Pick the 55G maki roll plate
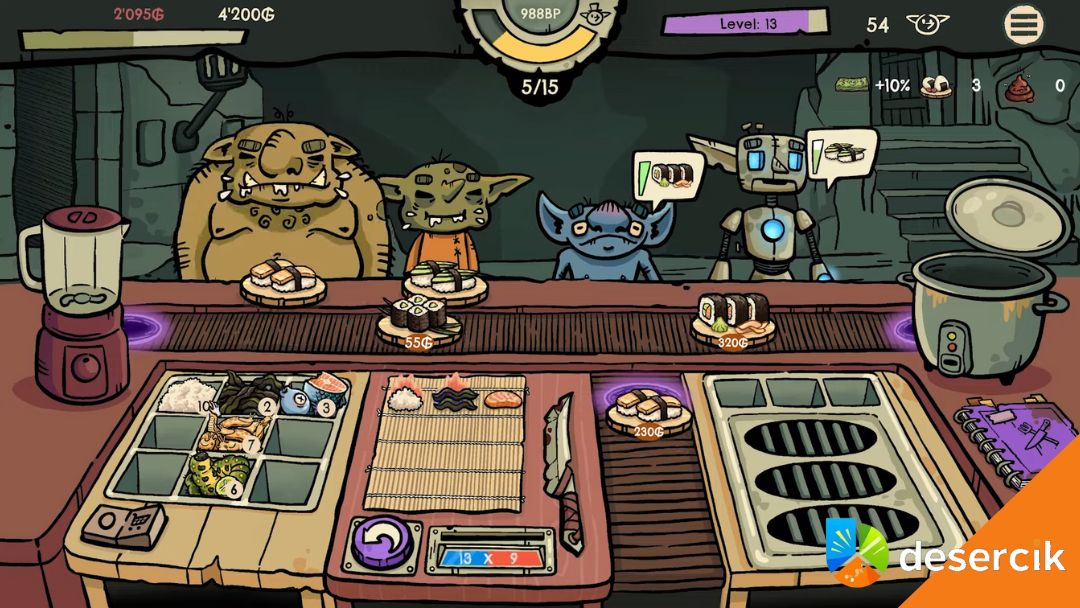 (418, 321)
